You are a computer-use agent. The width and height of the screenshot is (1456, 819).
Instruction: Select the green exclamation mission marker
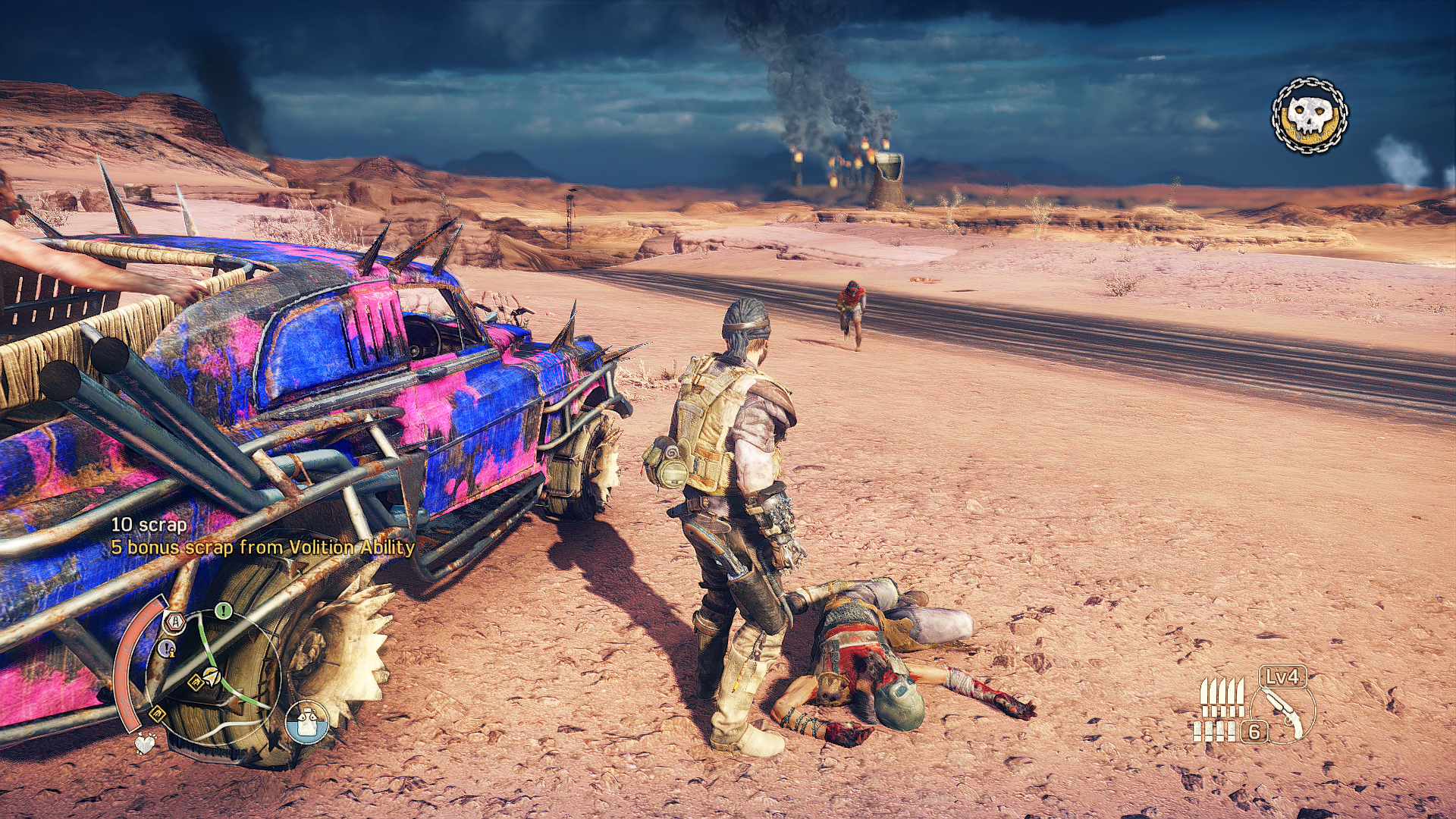[x=223, y=610]
